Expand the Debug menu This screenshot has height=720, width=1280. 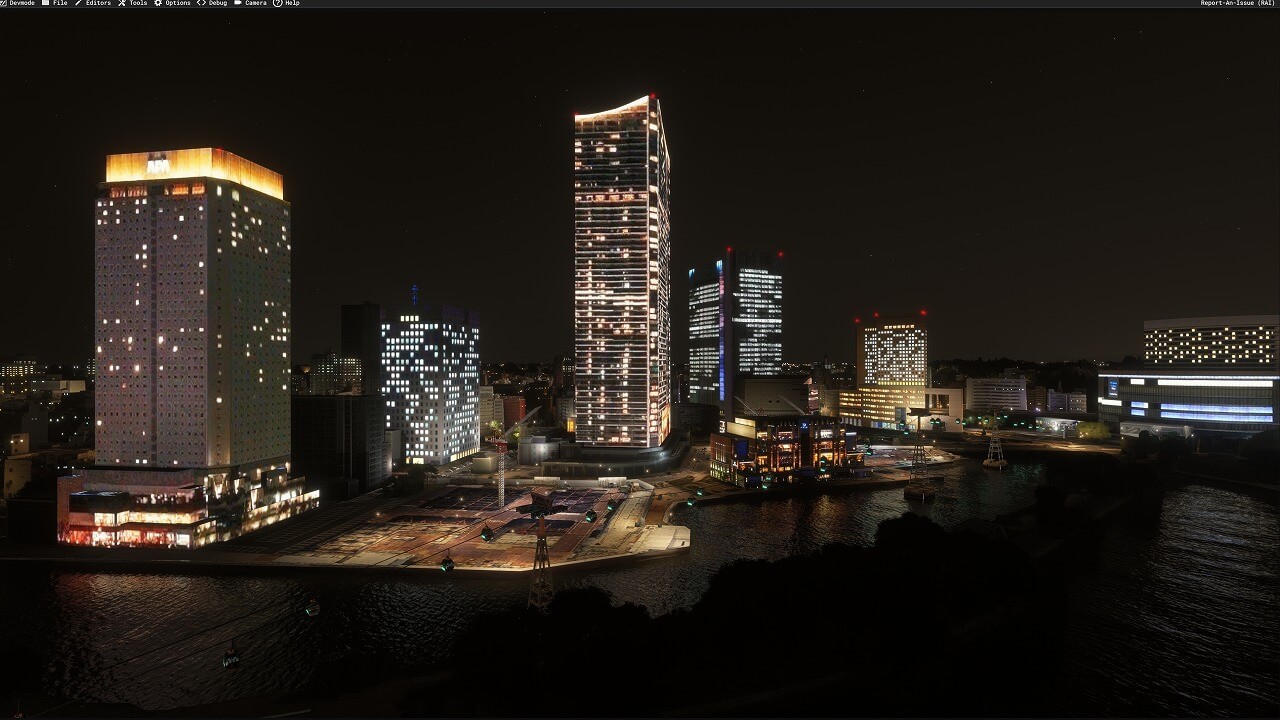pos(212,3)
